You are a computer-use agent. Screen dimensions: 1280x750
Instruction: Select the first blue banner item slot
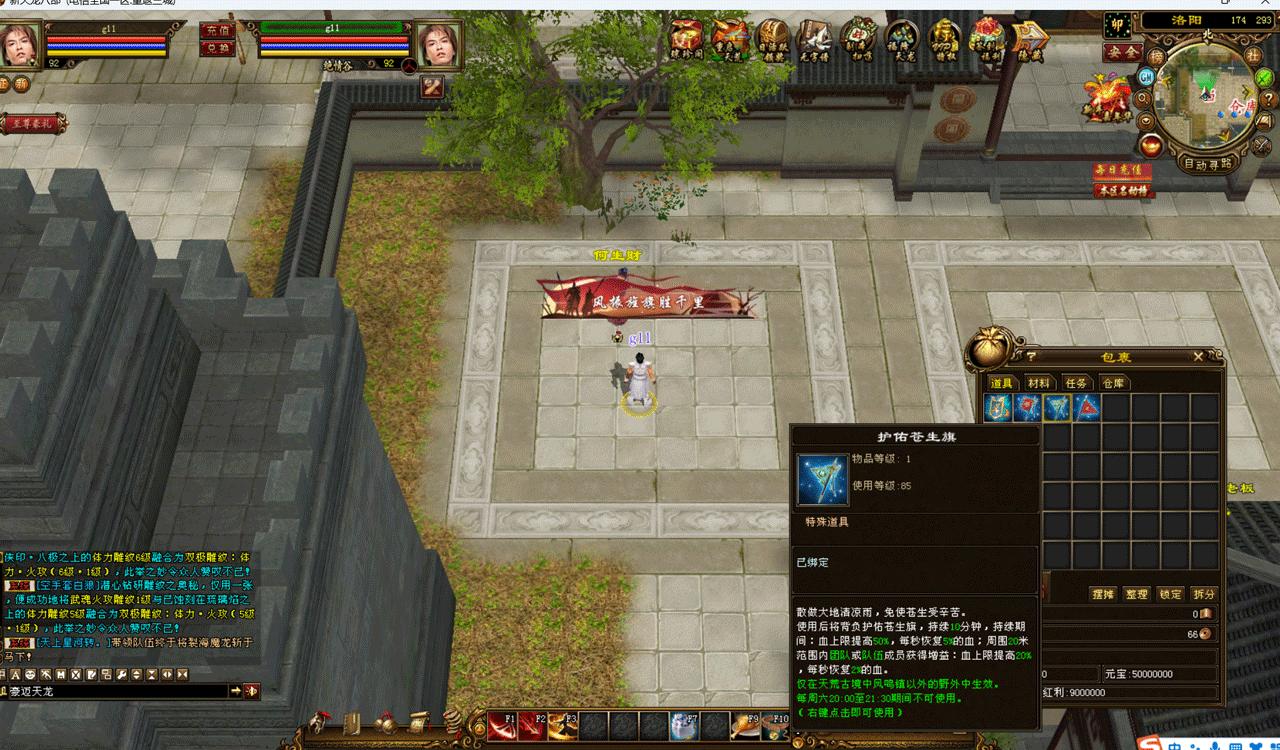click(997, 407)
